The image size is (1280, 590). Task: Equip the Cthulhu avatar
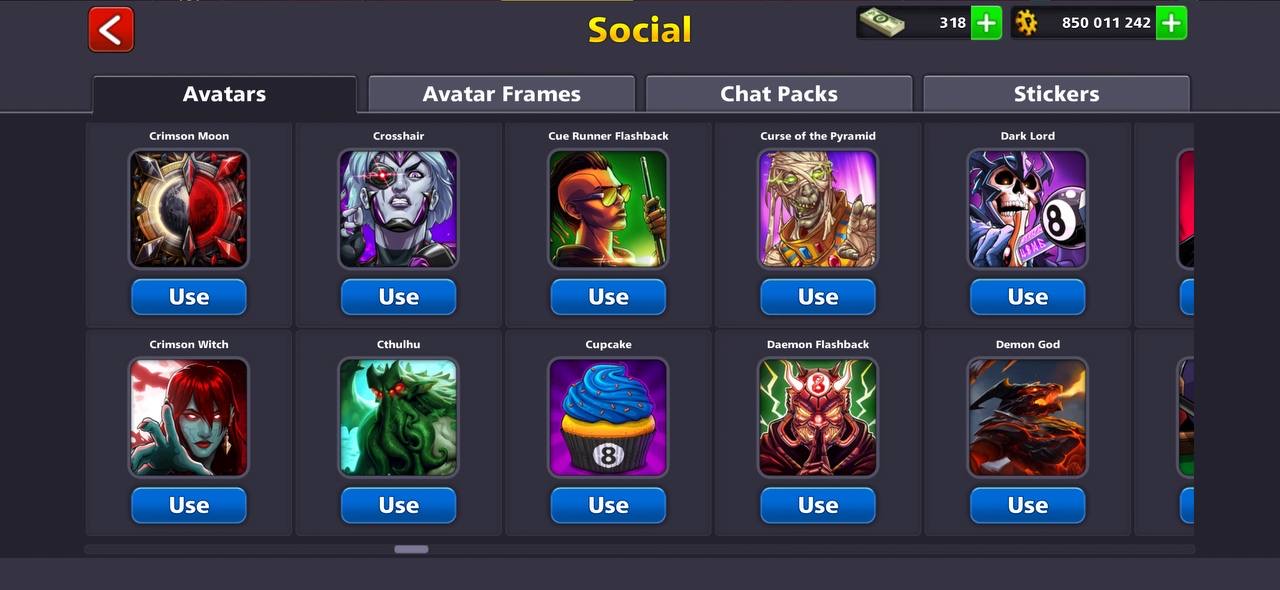[x=398, y=506]
